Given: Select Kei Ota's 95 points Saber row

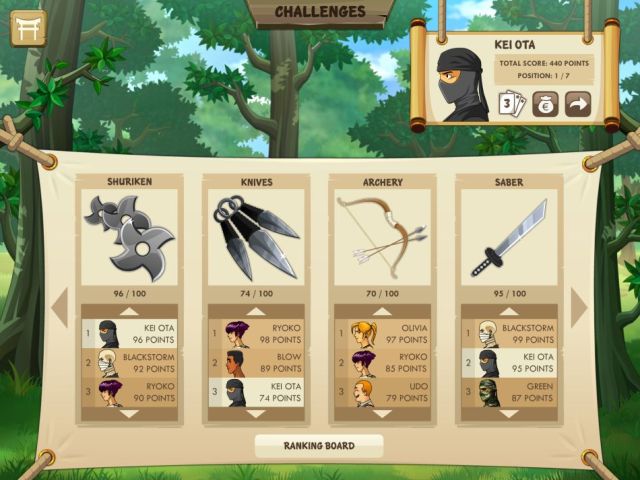Looking at the screenshot, I should point(508,362).
